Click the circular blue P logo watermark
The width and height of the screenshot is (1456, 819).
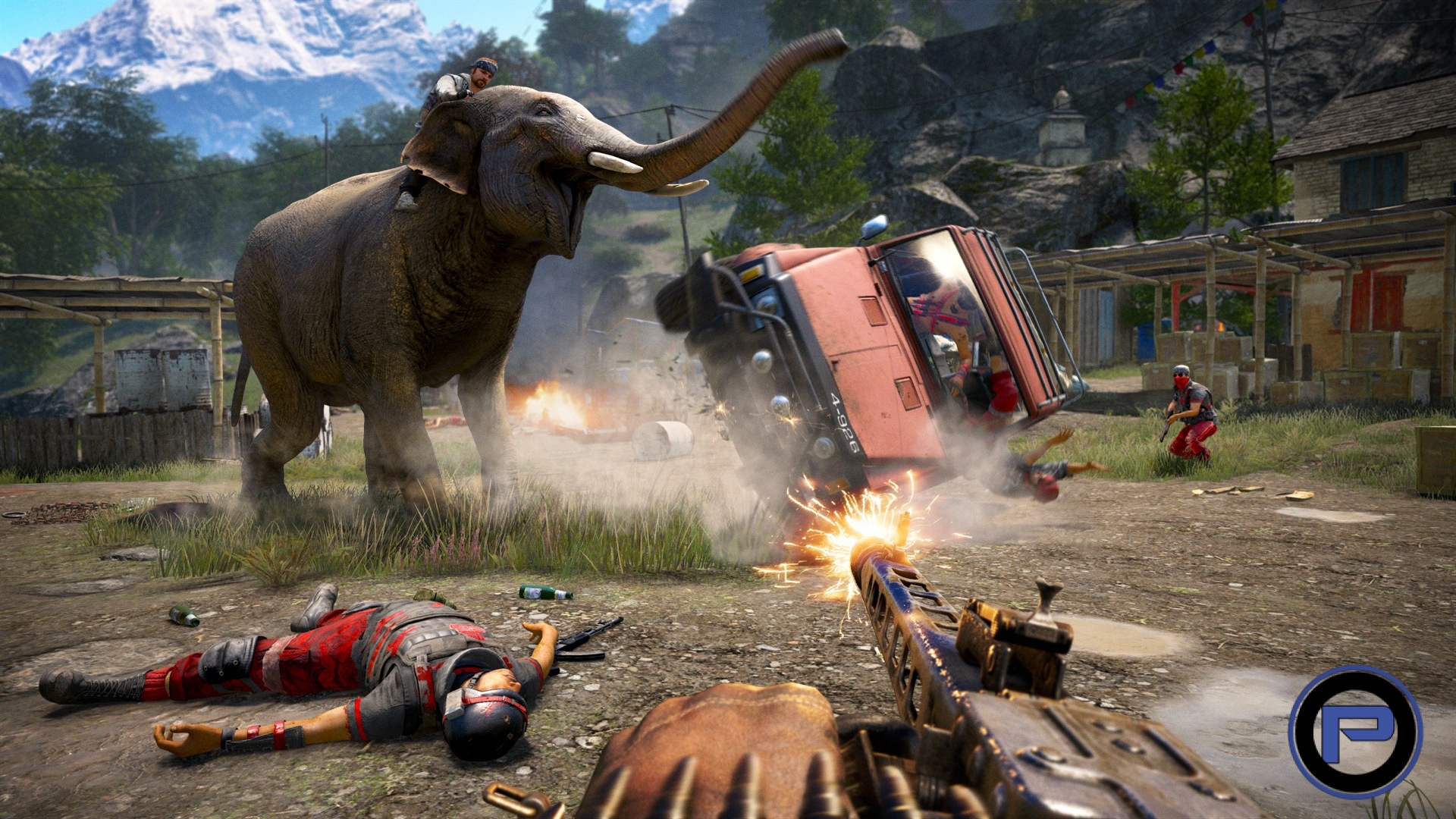click(1355, 731)
